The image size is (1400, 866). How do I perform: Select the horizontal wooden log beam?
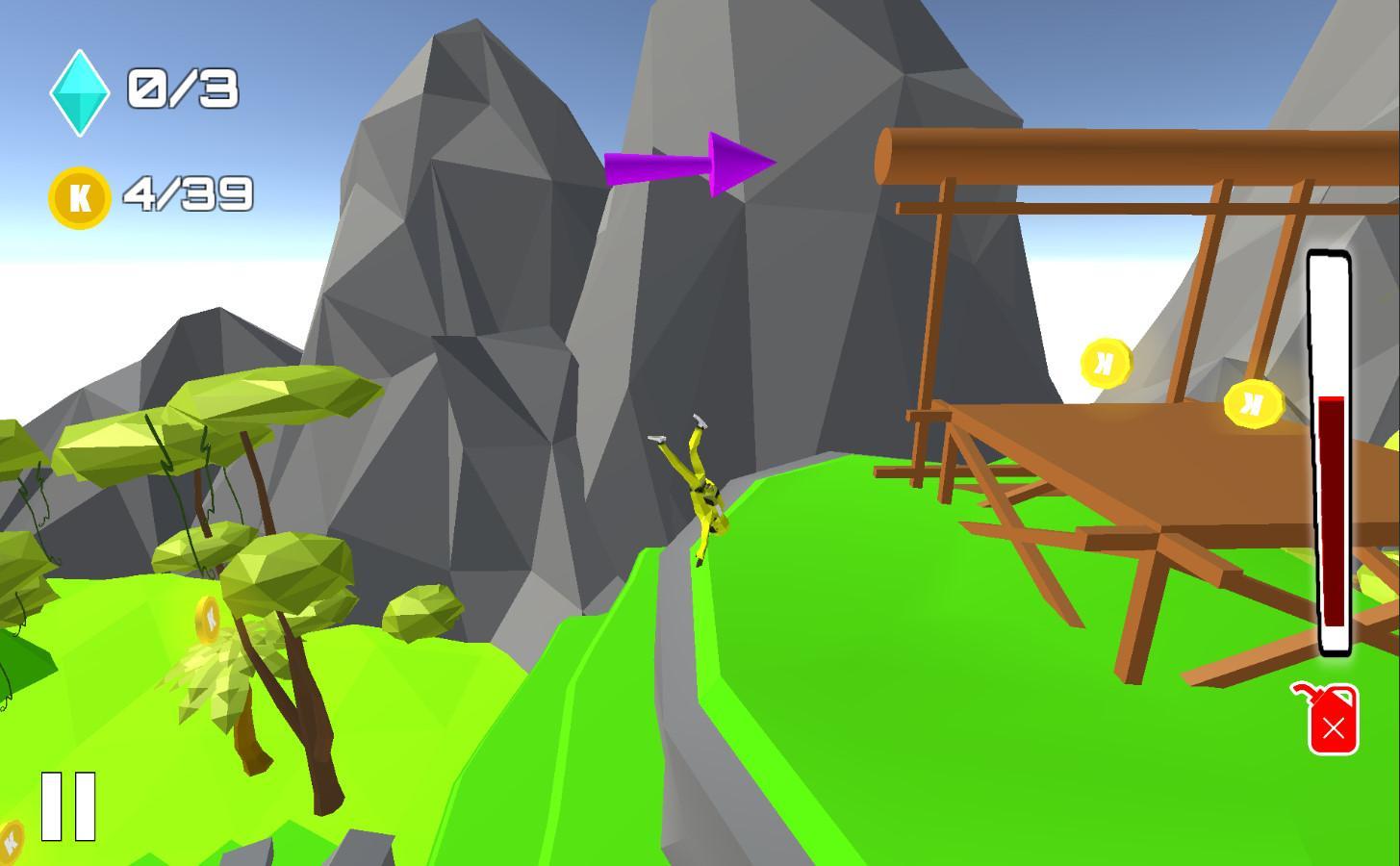coord(1107,154)
